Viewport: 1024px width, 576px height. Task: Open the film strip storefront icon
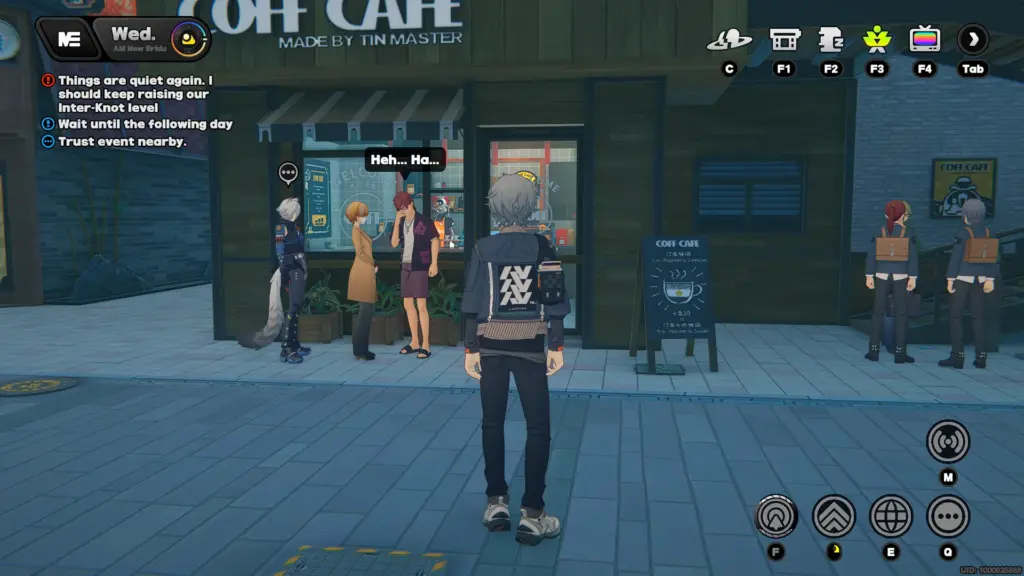point(784,41)
